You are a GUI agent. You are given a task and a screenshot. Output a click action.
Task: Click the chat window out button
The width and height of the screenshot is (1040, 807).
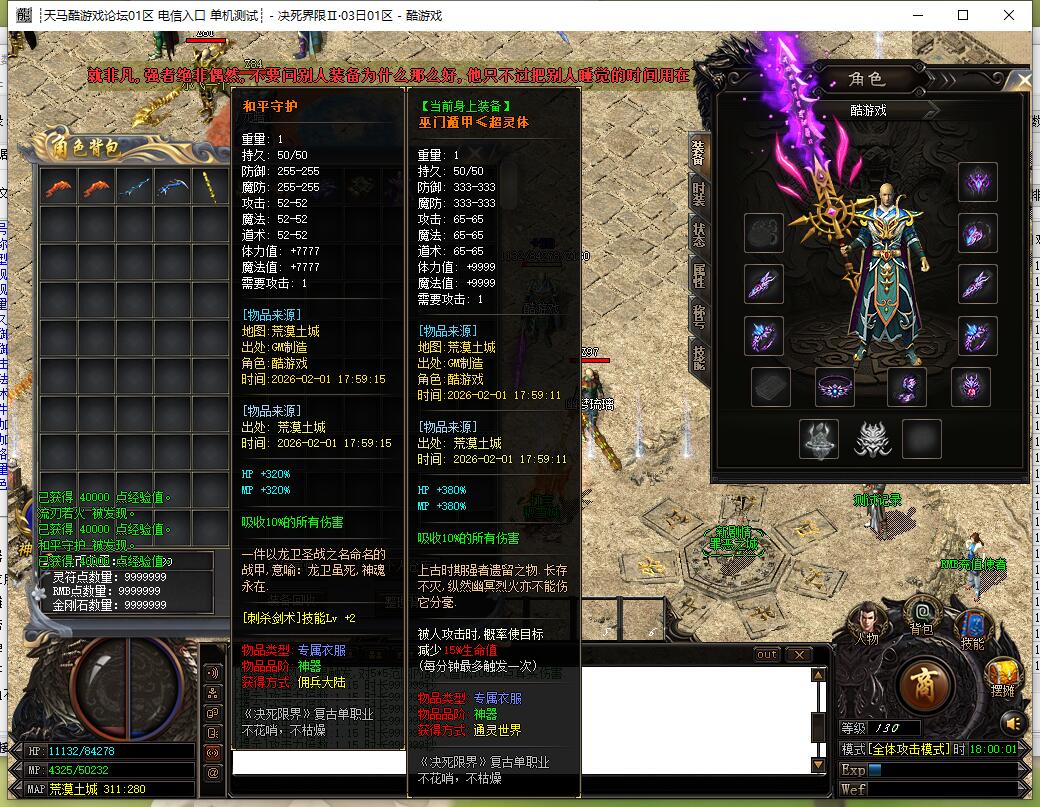767,655
